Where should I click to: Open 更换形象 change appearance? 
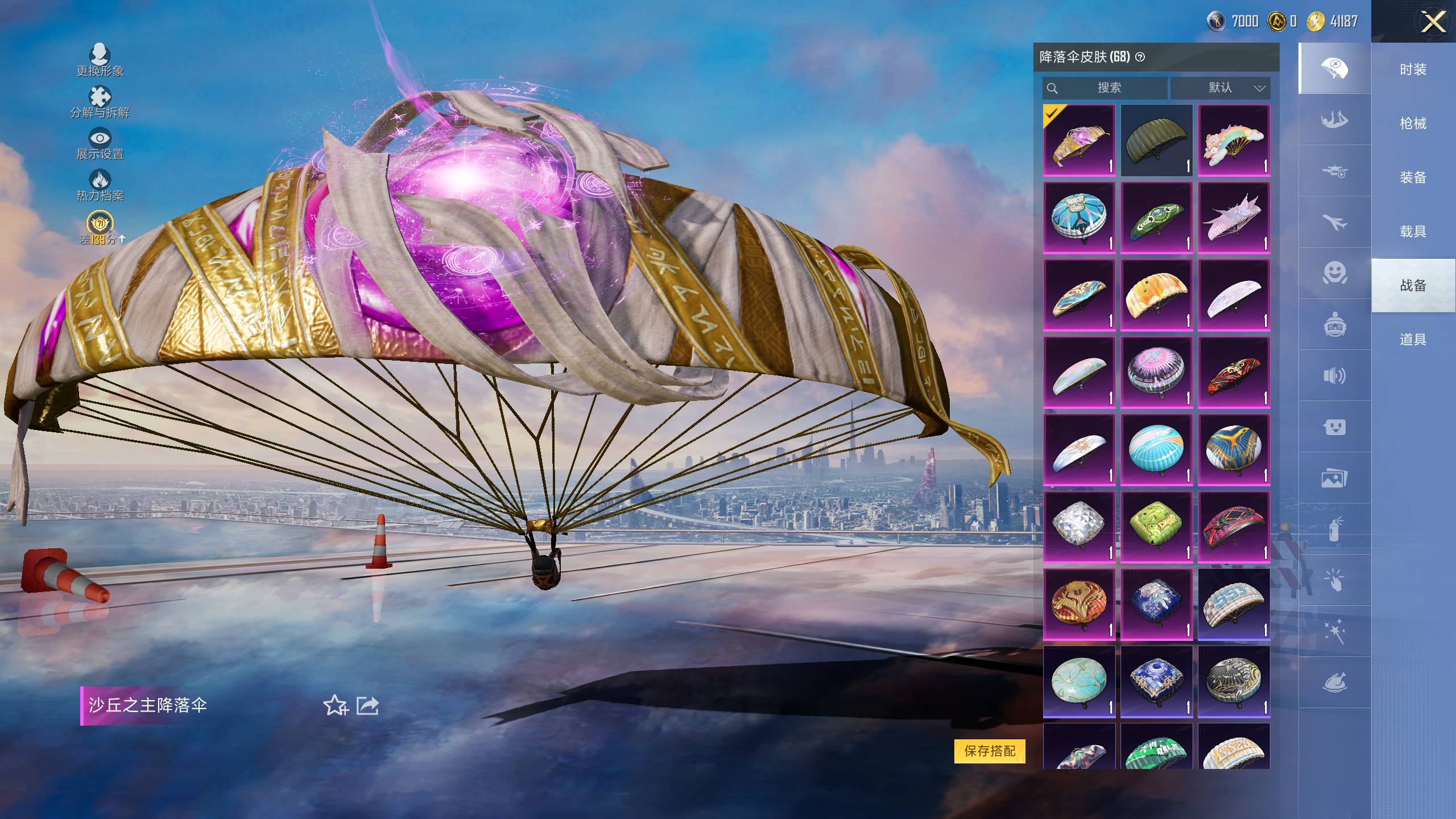[100, 60]
